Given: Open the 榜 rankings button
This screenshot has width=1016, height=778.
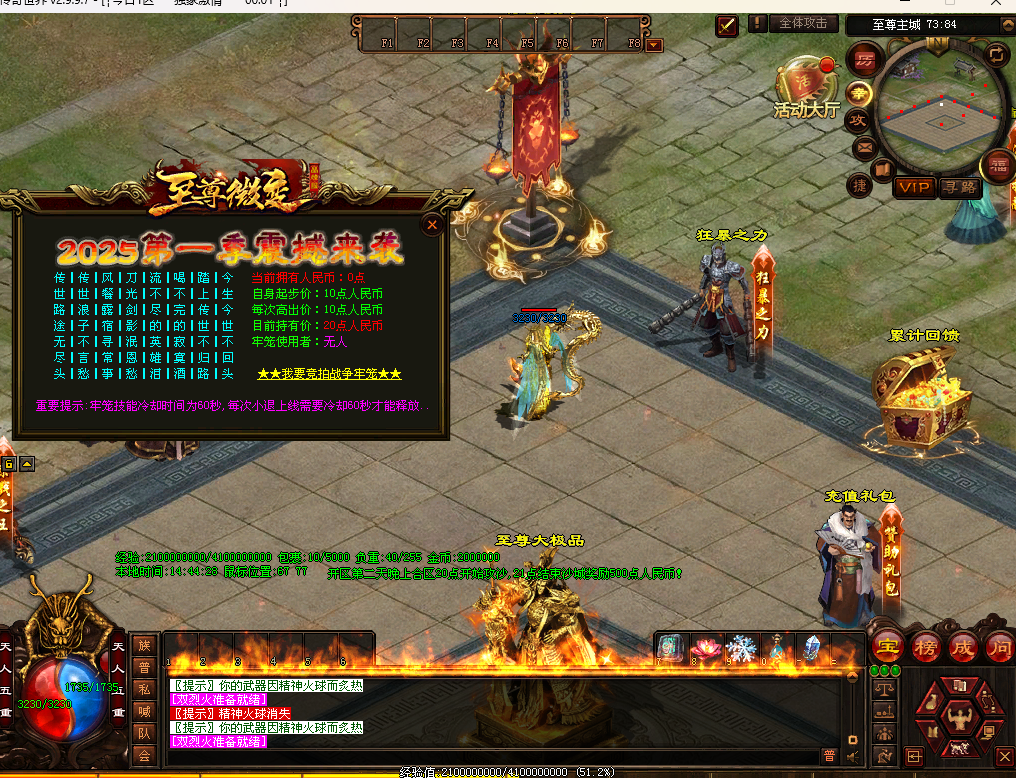Looking at the screenshot, I should (925, 645).
